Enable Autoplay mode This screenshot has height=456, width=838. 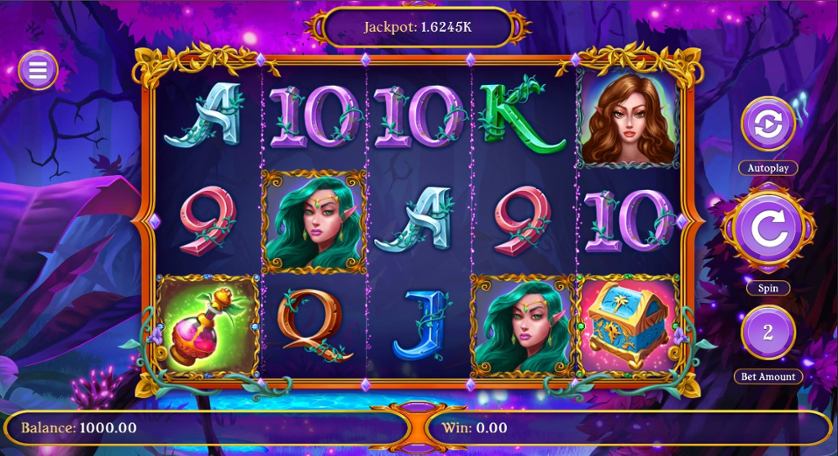(767, 125)
